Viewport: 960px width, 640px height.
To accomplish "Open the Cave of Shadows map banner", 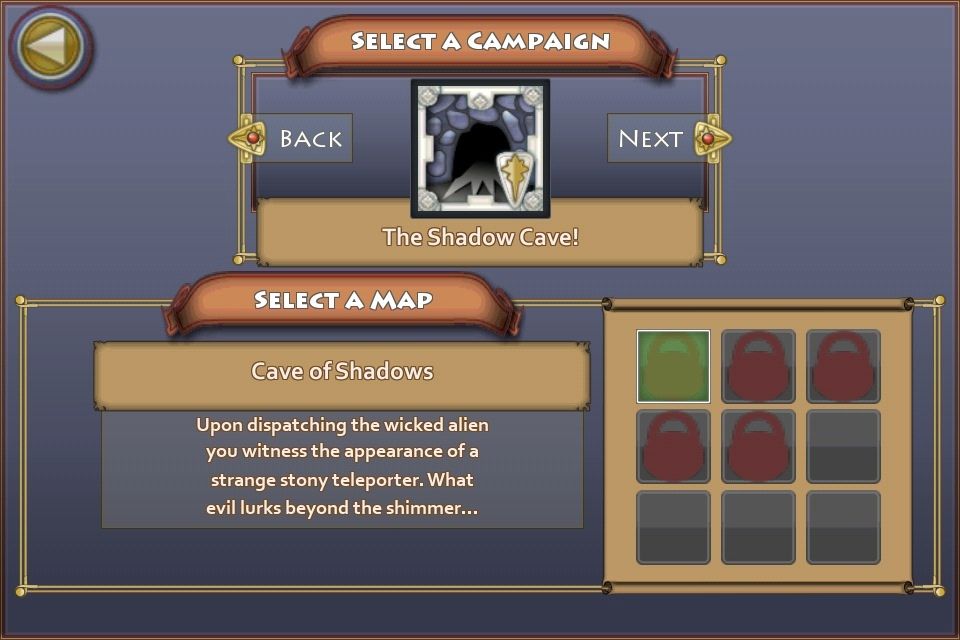I will pos(342,372).
